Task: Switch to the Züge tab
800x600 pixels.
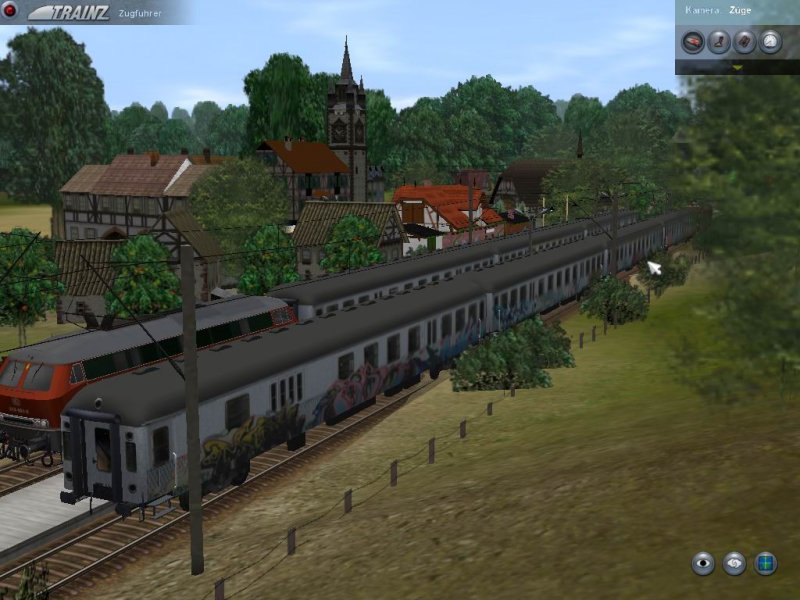Action: point(743,9)
